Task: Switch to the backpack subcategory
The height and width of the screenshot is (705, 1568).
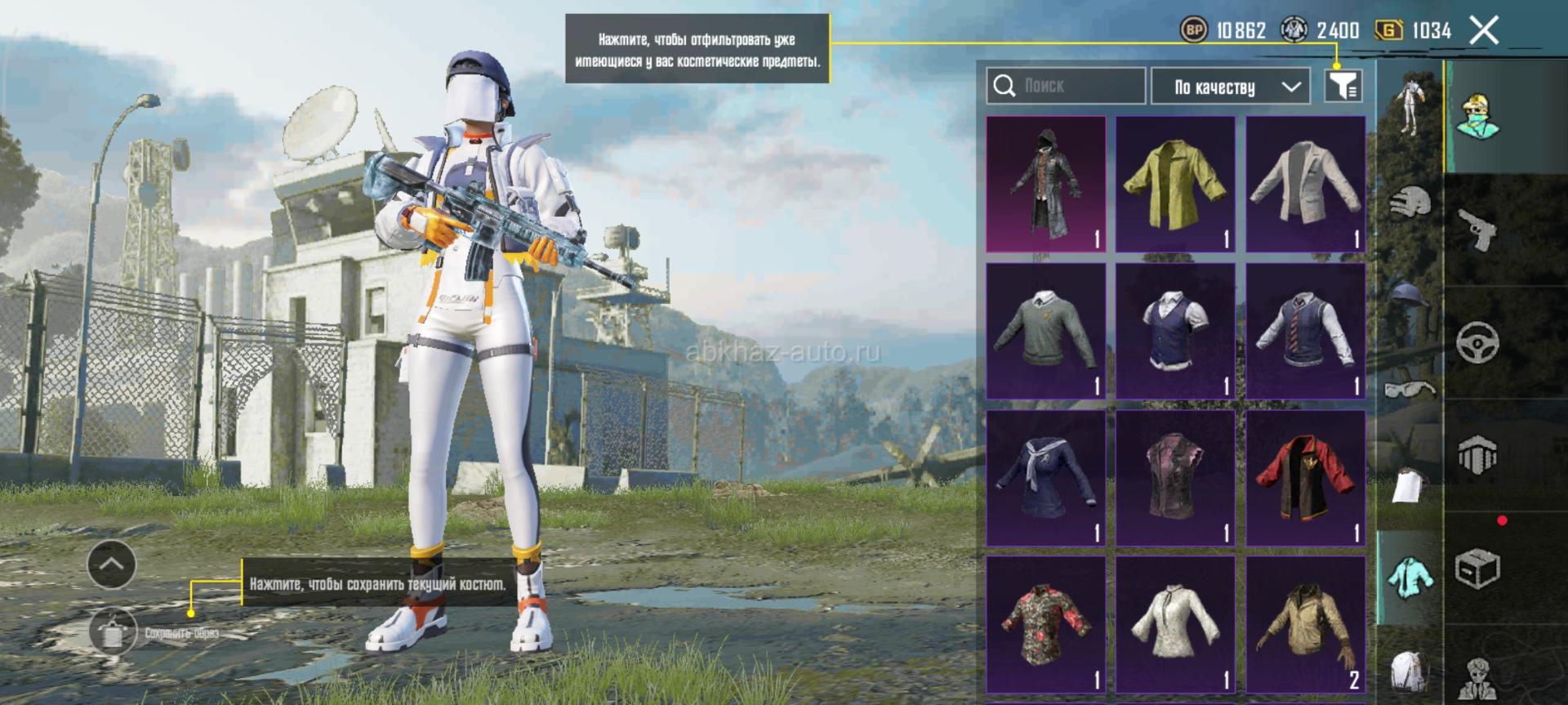Action: click(1410, 672)
